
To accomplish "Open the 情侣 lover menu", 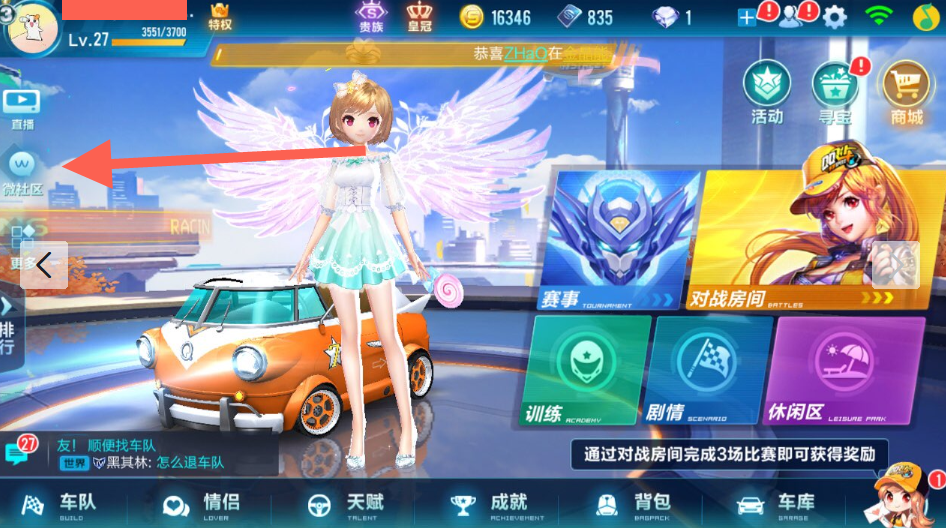I will point(202,505).
